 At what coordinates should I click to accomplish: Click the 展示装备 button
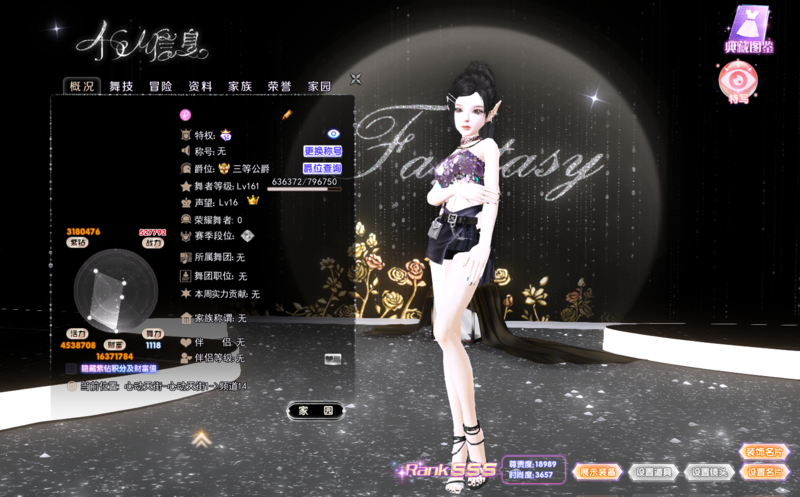pos(601,472)
